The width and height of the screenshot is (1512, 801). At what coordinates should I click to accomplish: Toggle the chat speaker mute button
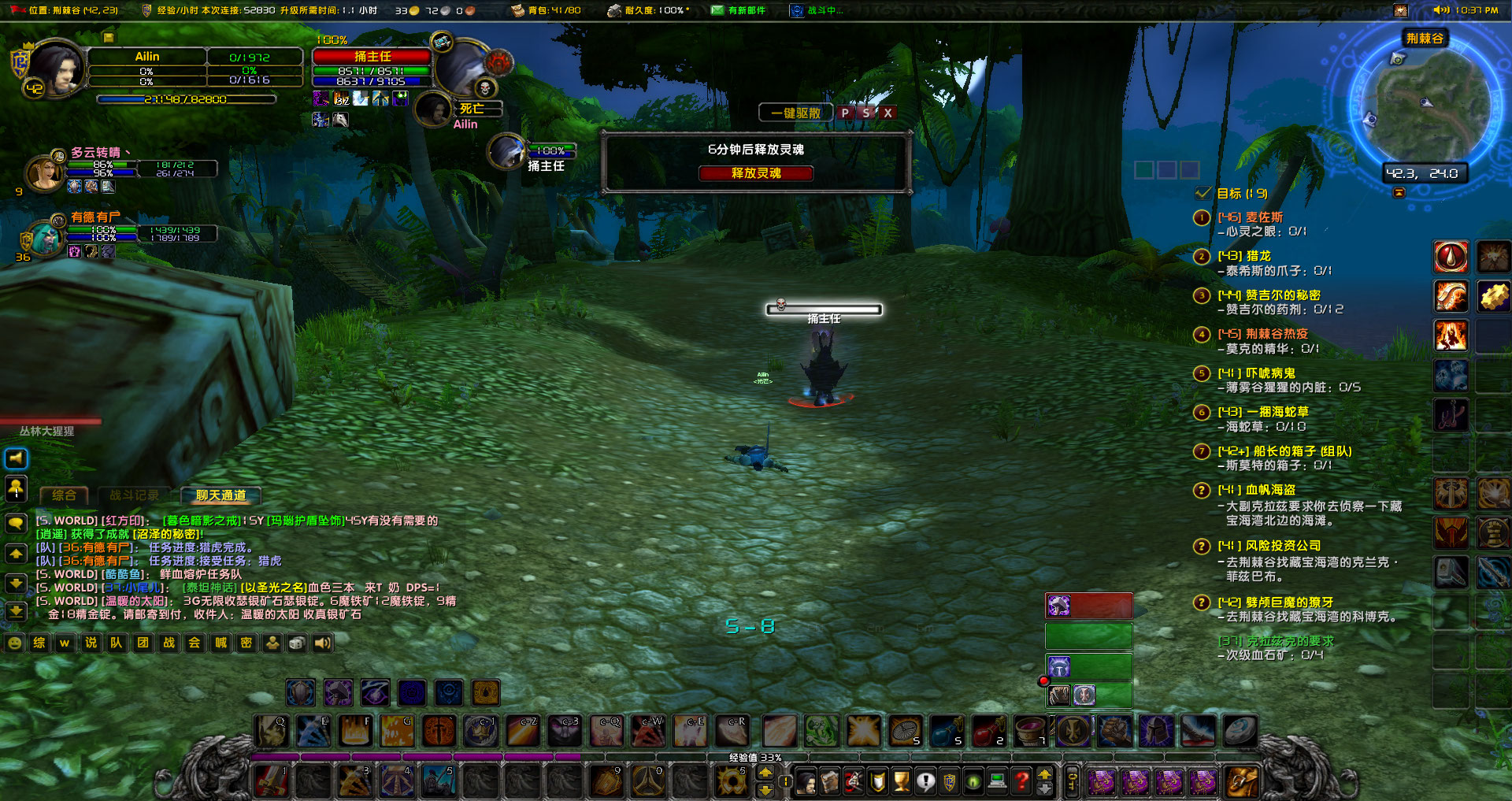click(15, 458)
